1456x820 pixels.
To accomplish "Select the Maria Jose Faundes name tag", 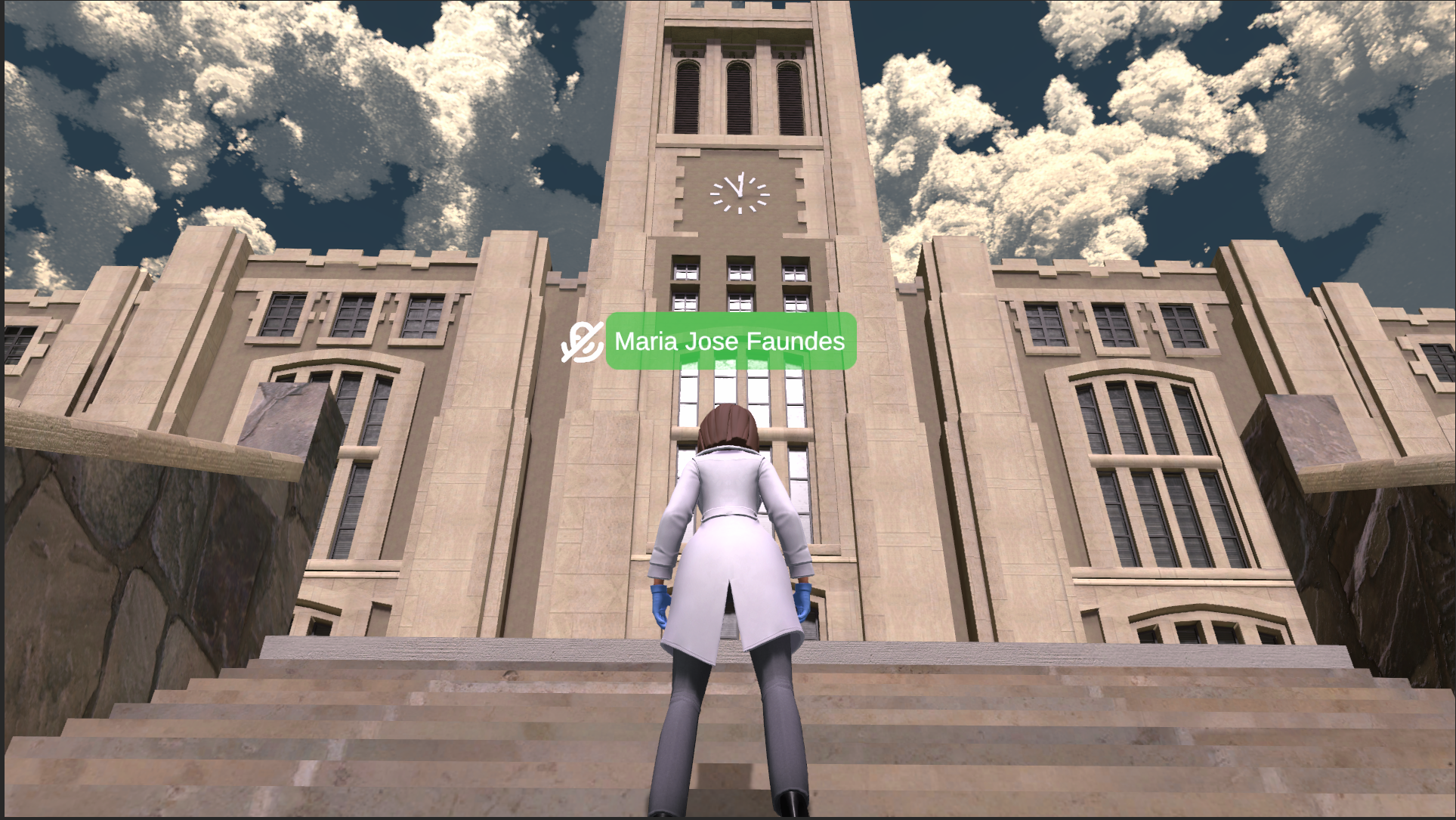I will coord(730,342).
